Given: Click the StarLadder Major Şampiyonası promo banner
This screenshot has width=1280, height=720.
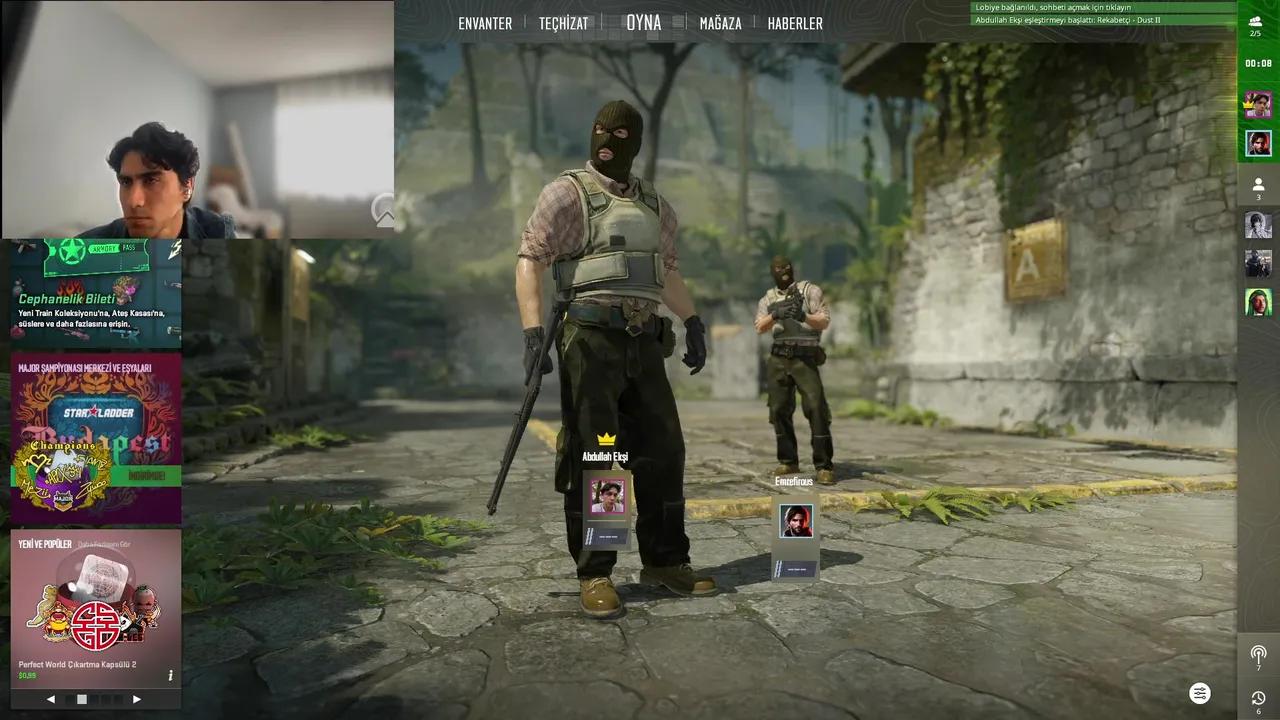Looking at the screenshot, I should click(95, 437).
